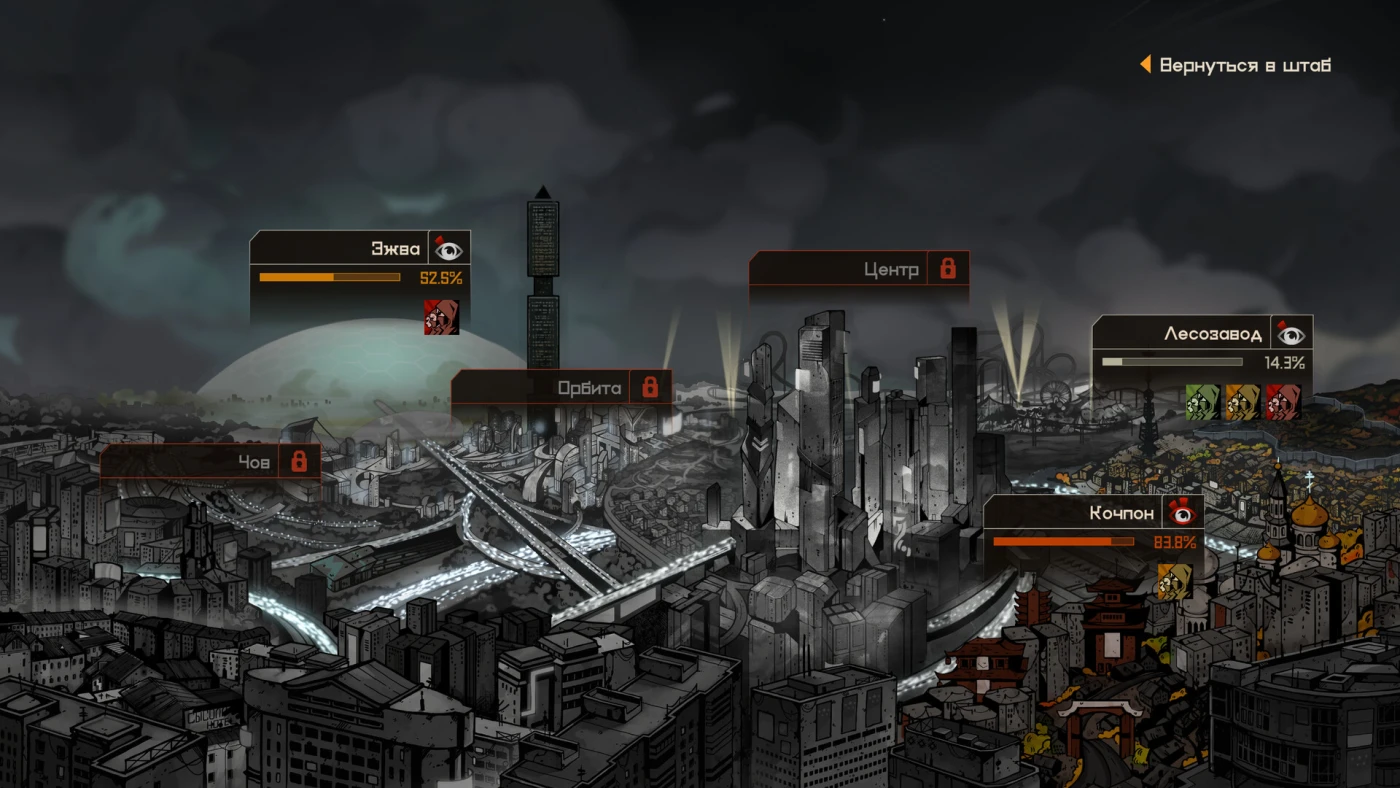Click the red eye icon beside Кочпон

point(1183,514)
